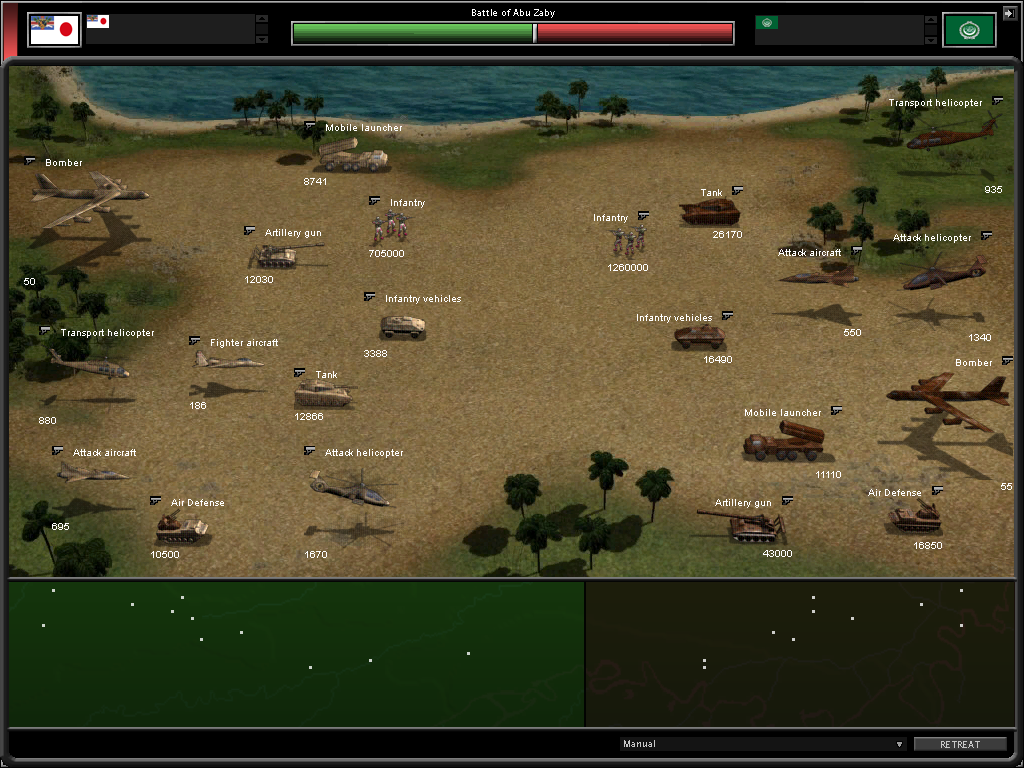The height and width of the screenshot is (768, 1024).
Task: Select the large Japan flag emblem
Action: tap(54, 30)
